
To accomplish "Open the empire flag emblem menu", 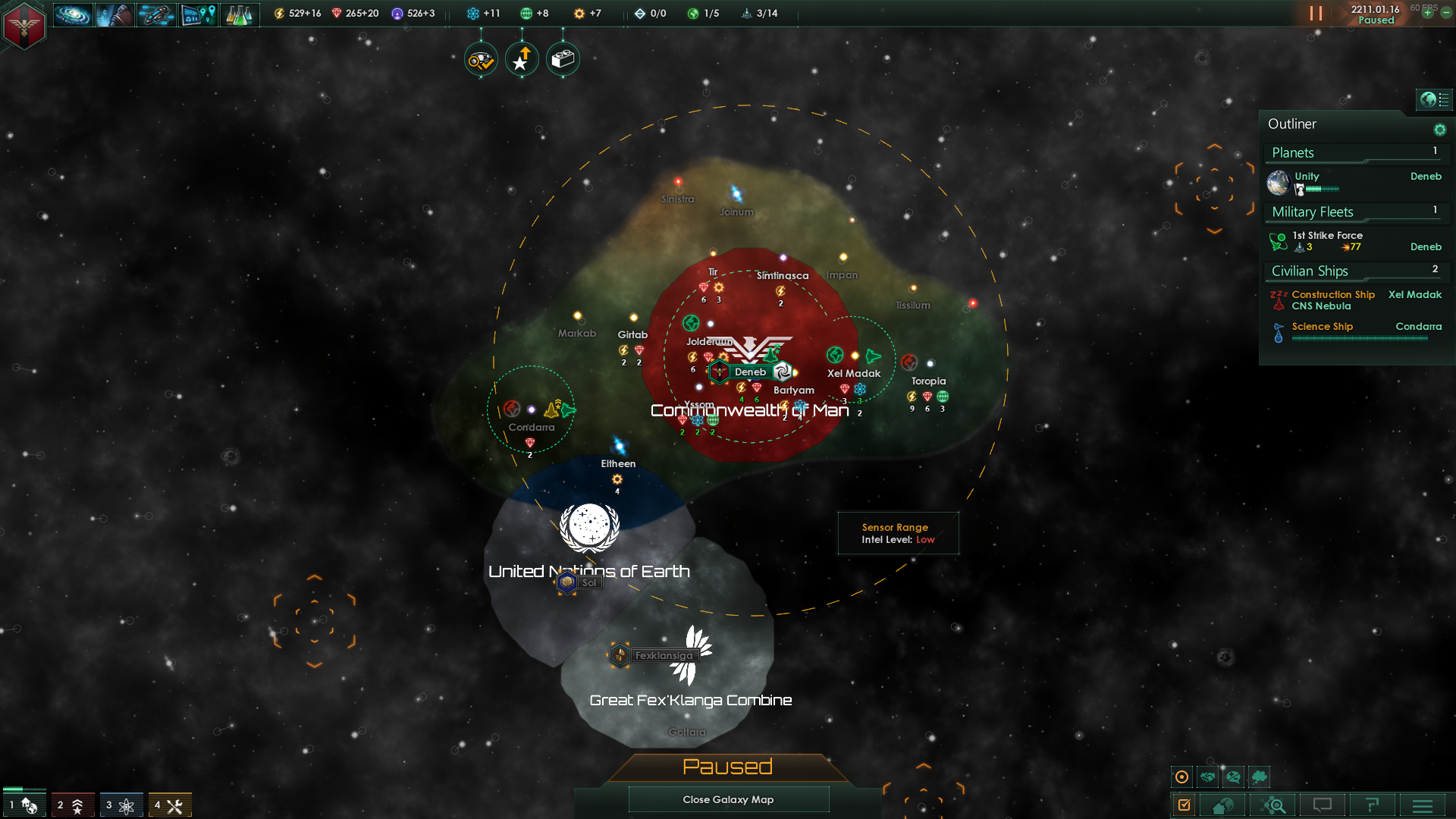I will coord(24,26).
